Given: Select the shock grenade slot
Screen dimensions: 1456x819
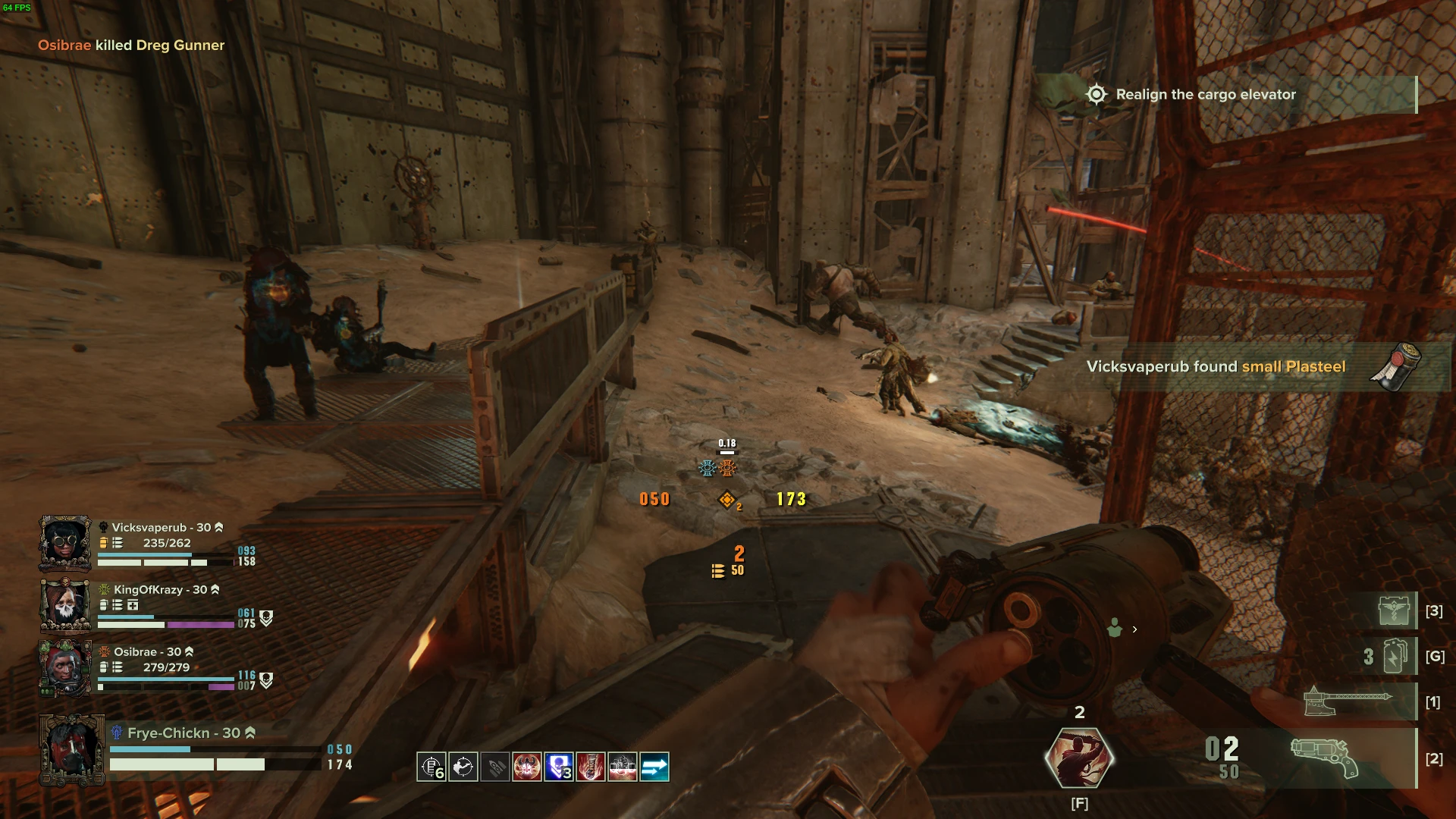Looking at the screenshot, I should [x=1395, y=656].
